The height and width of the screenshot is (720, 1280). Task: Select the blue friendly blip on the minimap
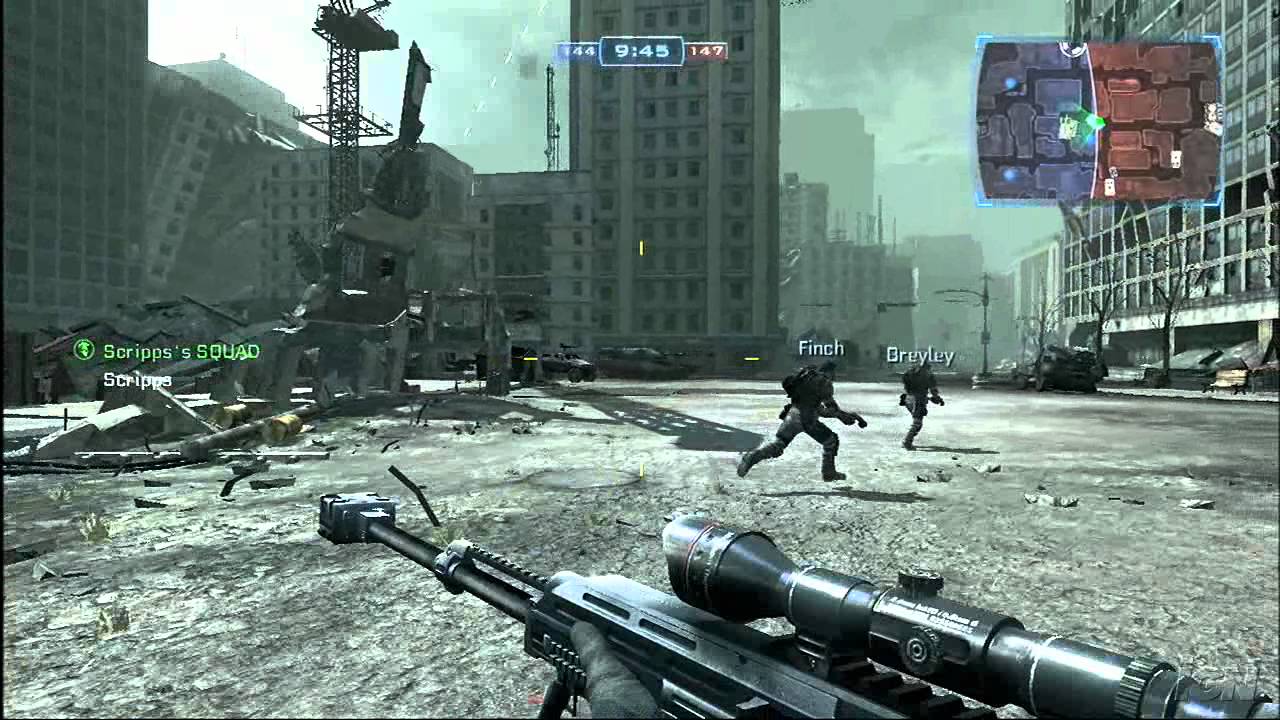point(1011,81)
